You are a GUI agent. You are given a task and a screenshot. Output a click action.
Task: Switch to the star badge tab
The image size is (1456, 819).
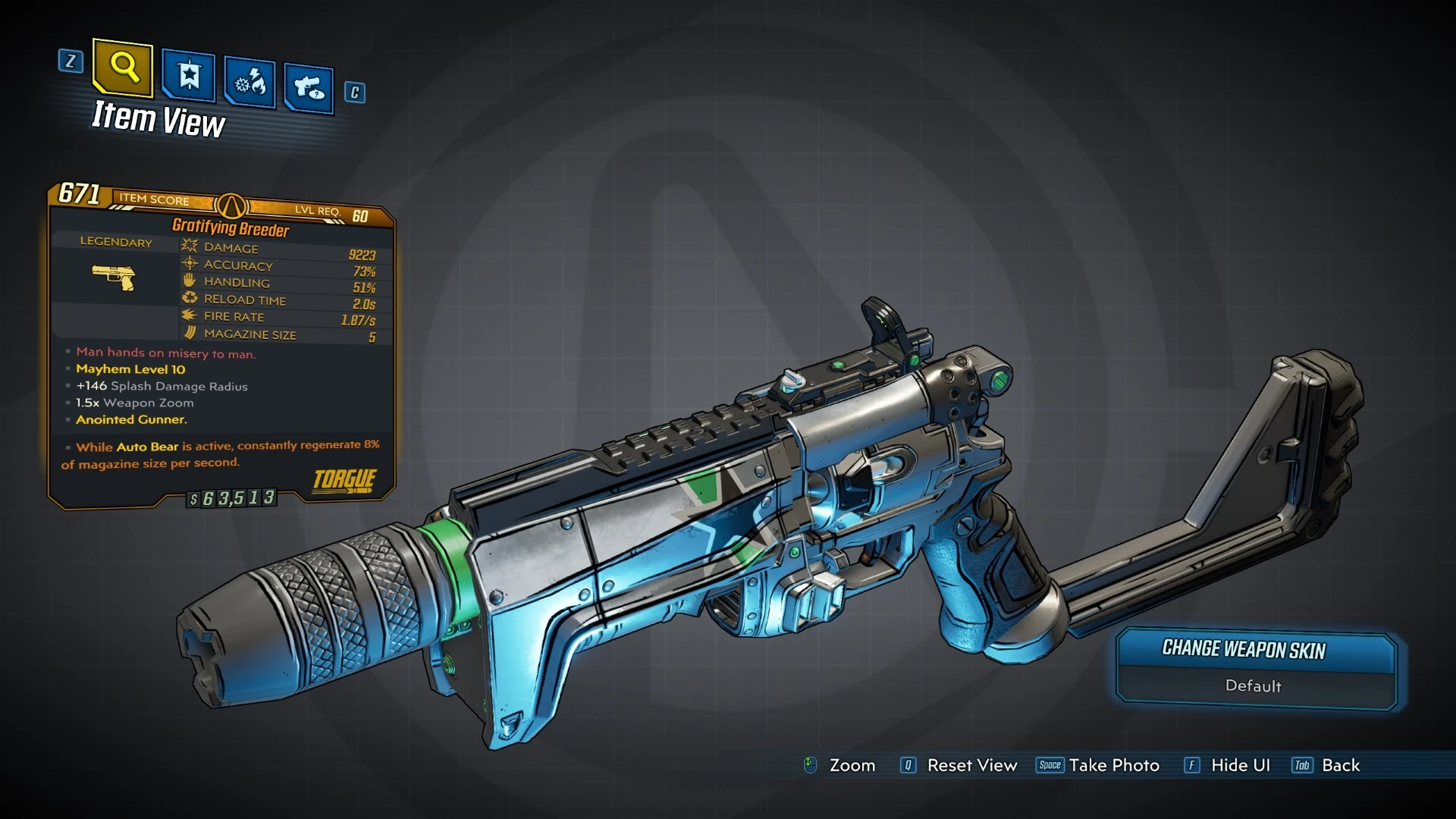pyautogui.click(x=188, y=77)
